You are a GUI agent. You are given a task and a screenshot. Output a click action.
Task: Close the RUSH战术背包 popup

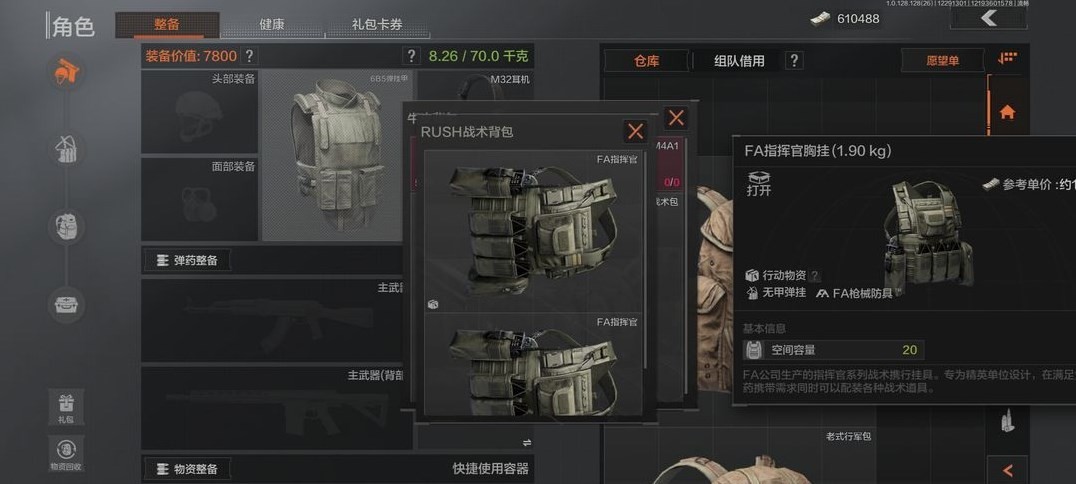coord(635,131)
